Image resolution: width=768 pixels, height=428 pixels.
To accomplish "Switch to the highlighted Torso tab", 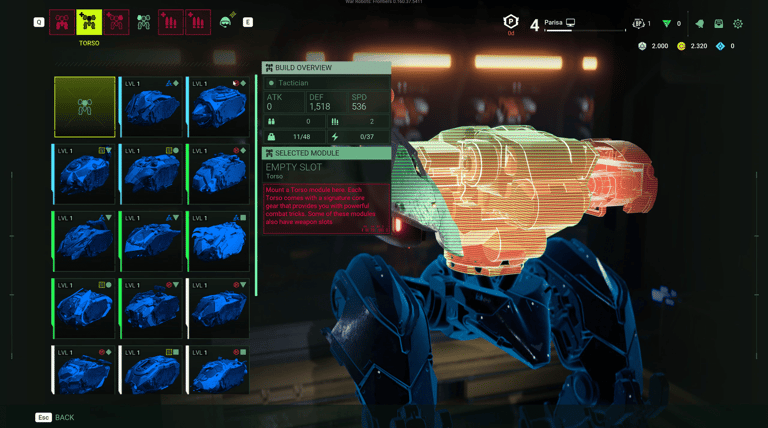I will click(x=89, y=22).
